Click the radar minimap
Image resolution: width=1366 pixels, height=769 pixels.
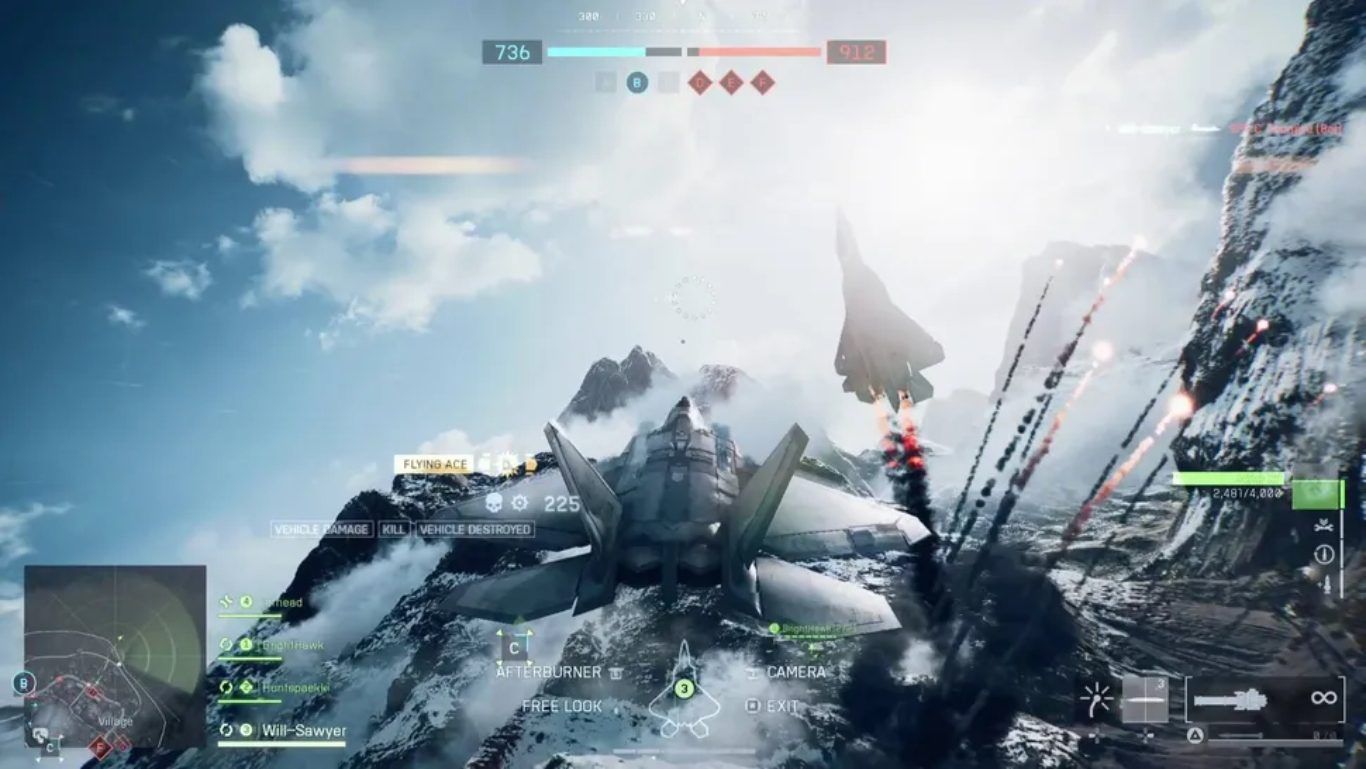115,657
